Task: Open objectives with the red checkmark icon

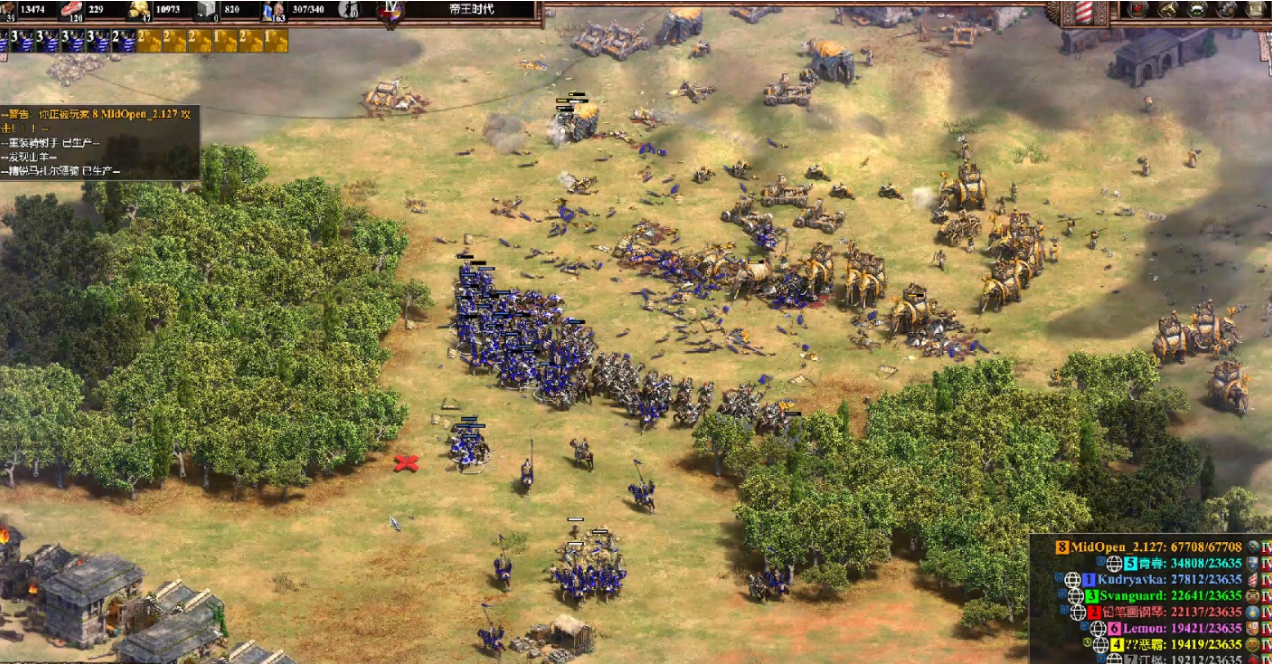Action: [1138, 10]
